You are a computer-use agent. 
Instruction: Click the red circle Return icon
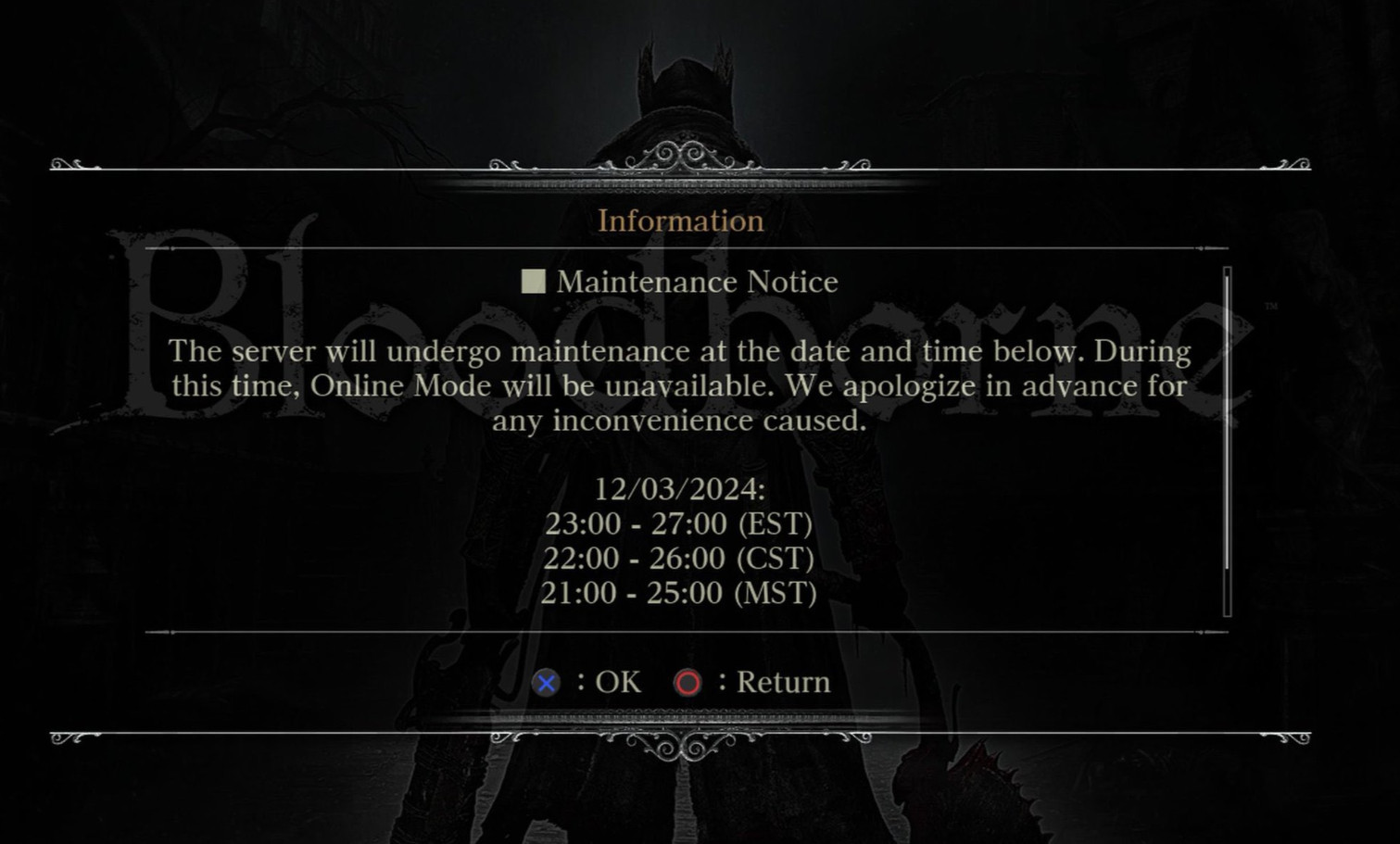[687, 682]
